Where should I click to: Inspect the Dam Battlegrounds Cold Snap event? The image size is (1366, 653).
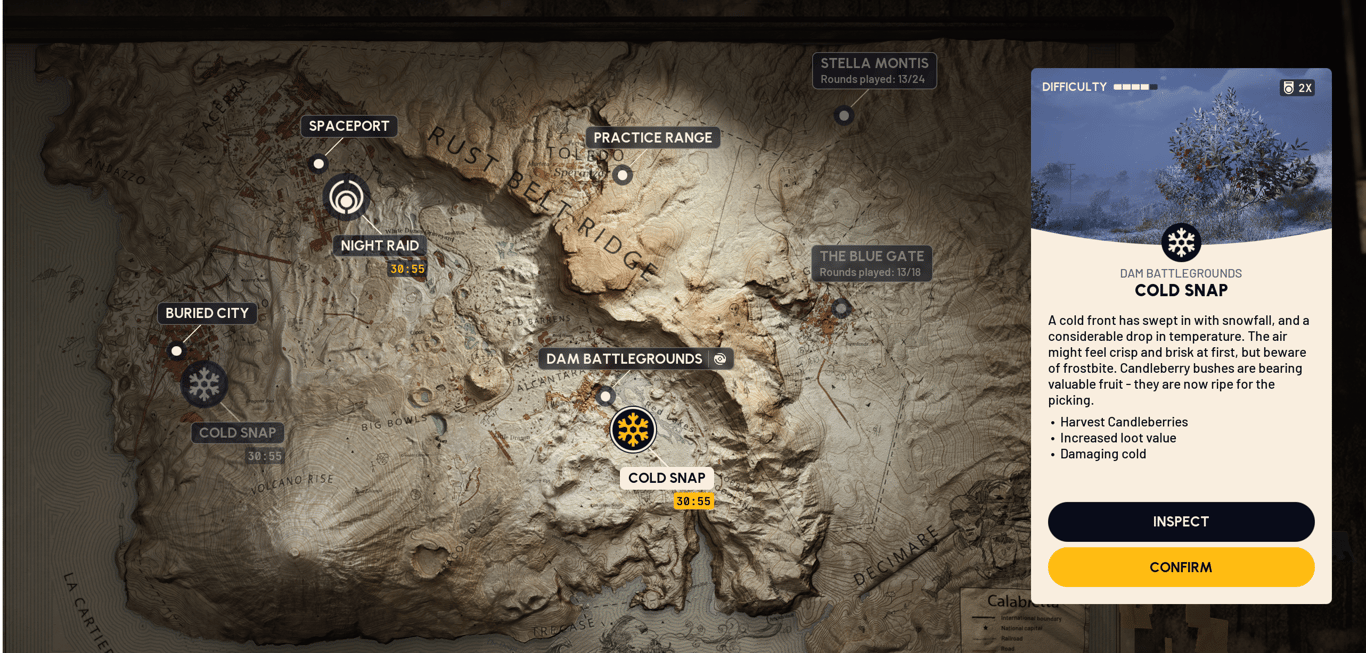tap(1180, 522)
